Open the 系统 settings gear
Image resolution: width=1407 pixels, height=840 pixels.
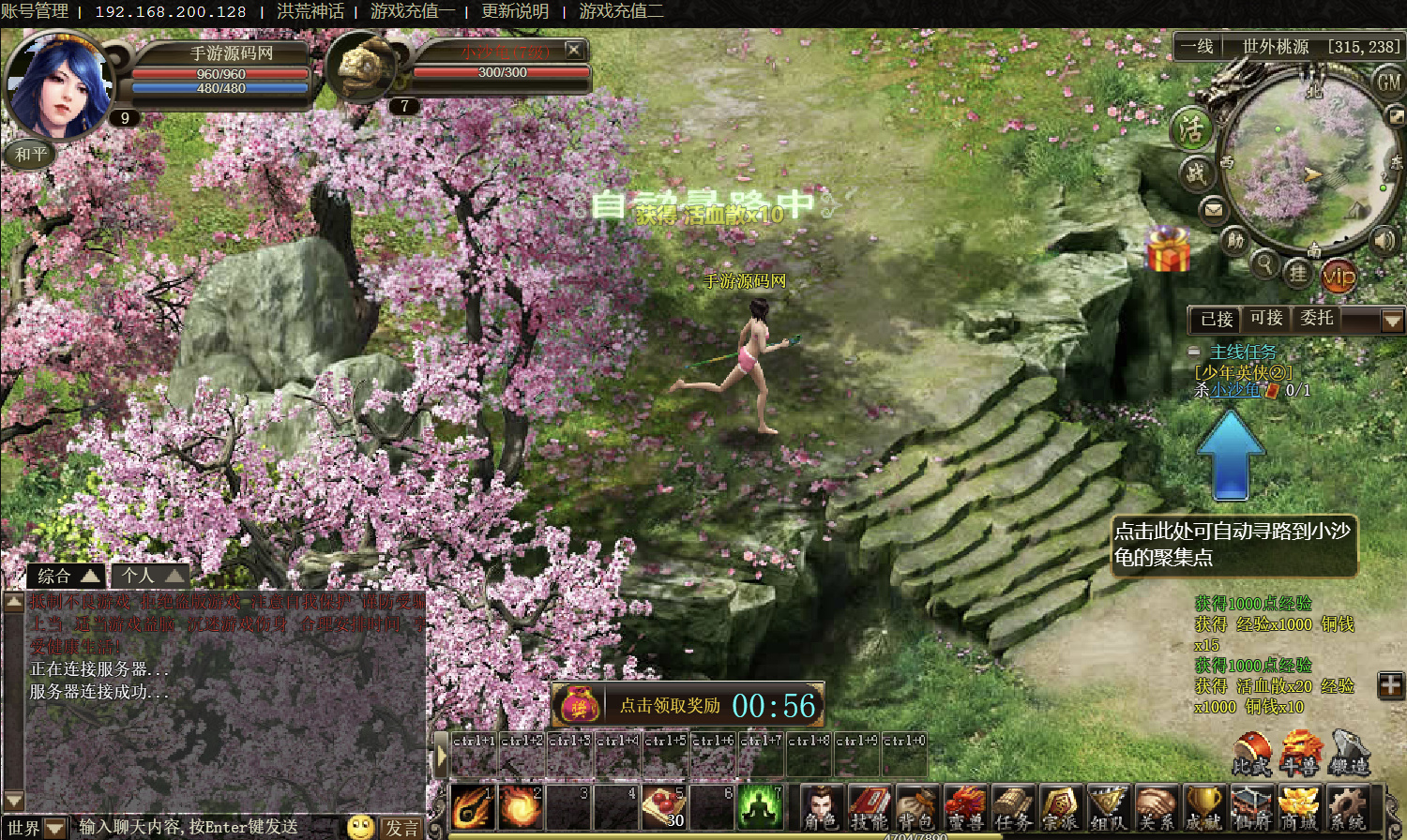click(x=1348, y=807)
